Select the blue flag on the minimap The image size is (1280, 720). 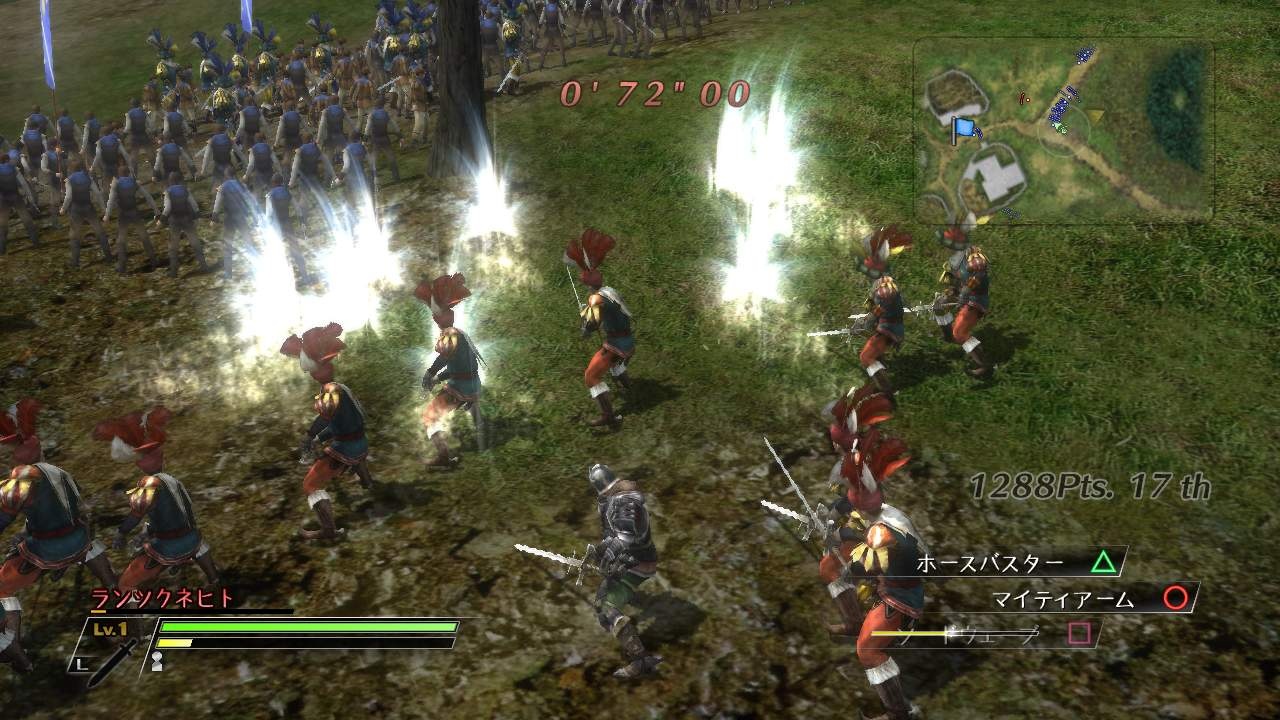(963, 129)
